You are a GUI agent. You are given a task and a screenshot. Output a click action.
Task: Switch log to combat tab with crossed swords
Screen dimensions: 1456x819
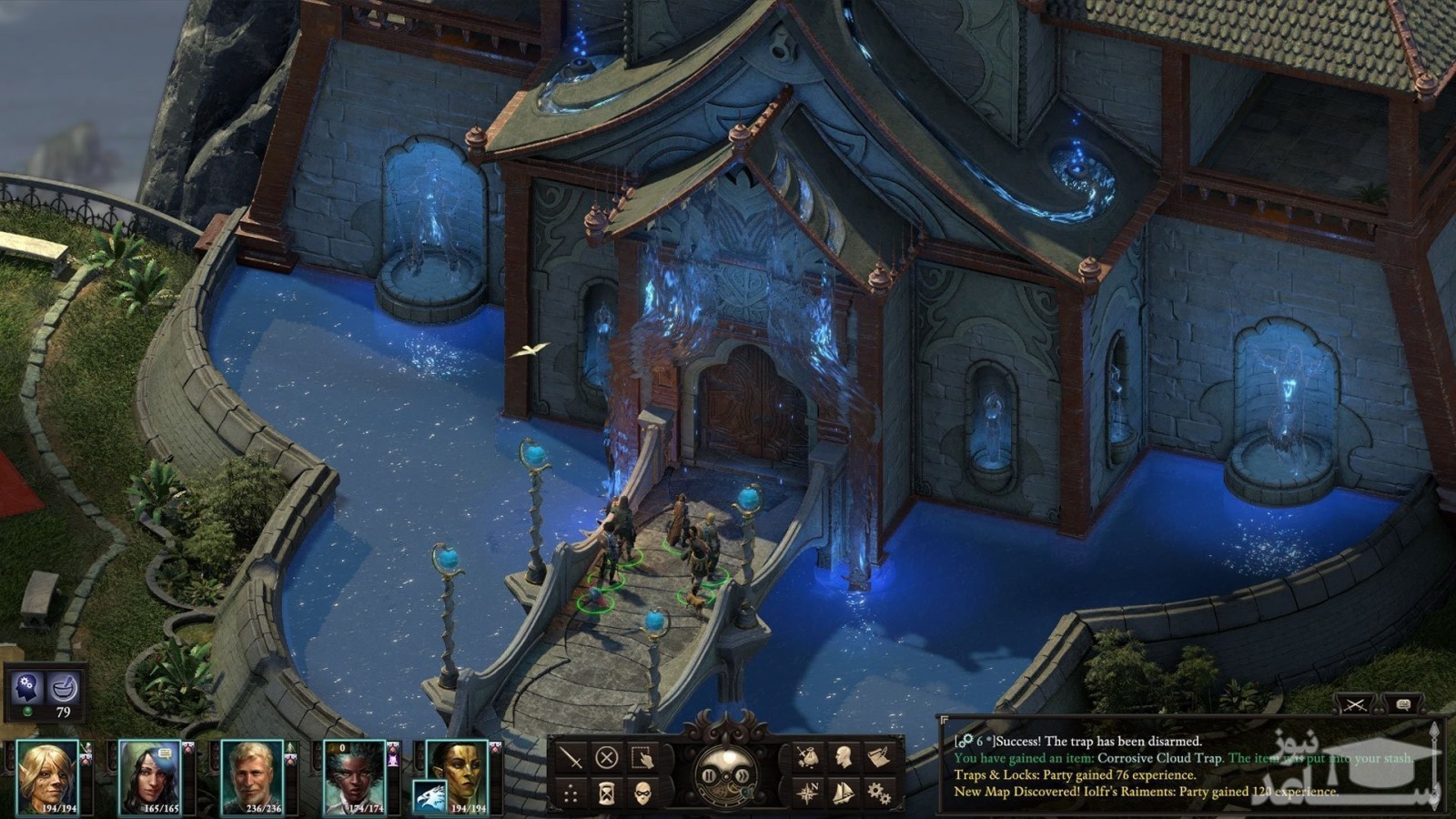point(1355,704)
